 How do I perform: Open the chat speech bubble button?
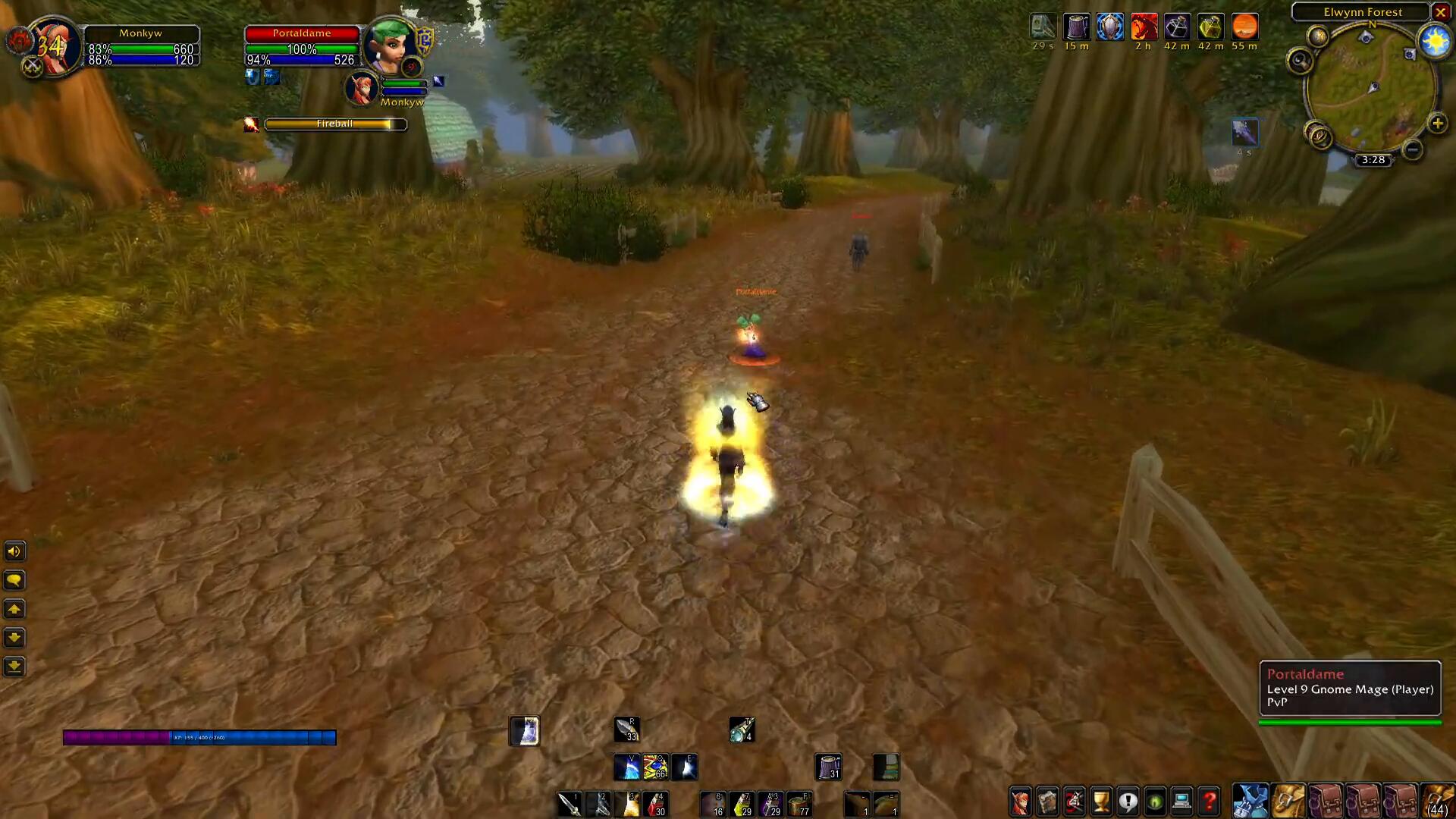point(14,581)
